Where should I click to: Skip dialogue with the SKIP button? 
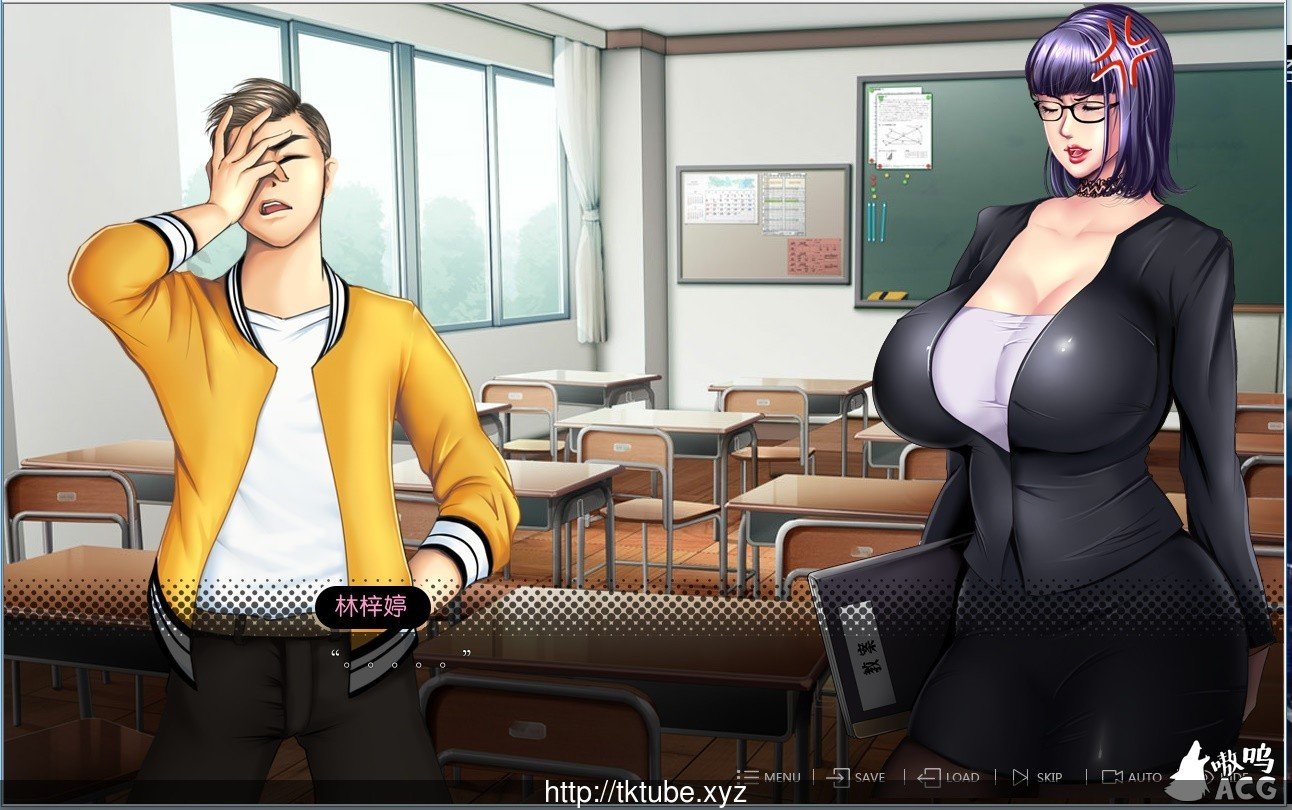click(x=1037, y=777)
